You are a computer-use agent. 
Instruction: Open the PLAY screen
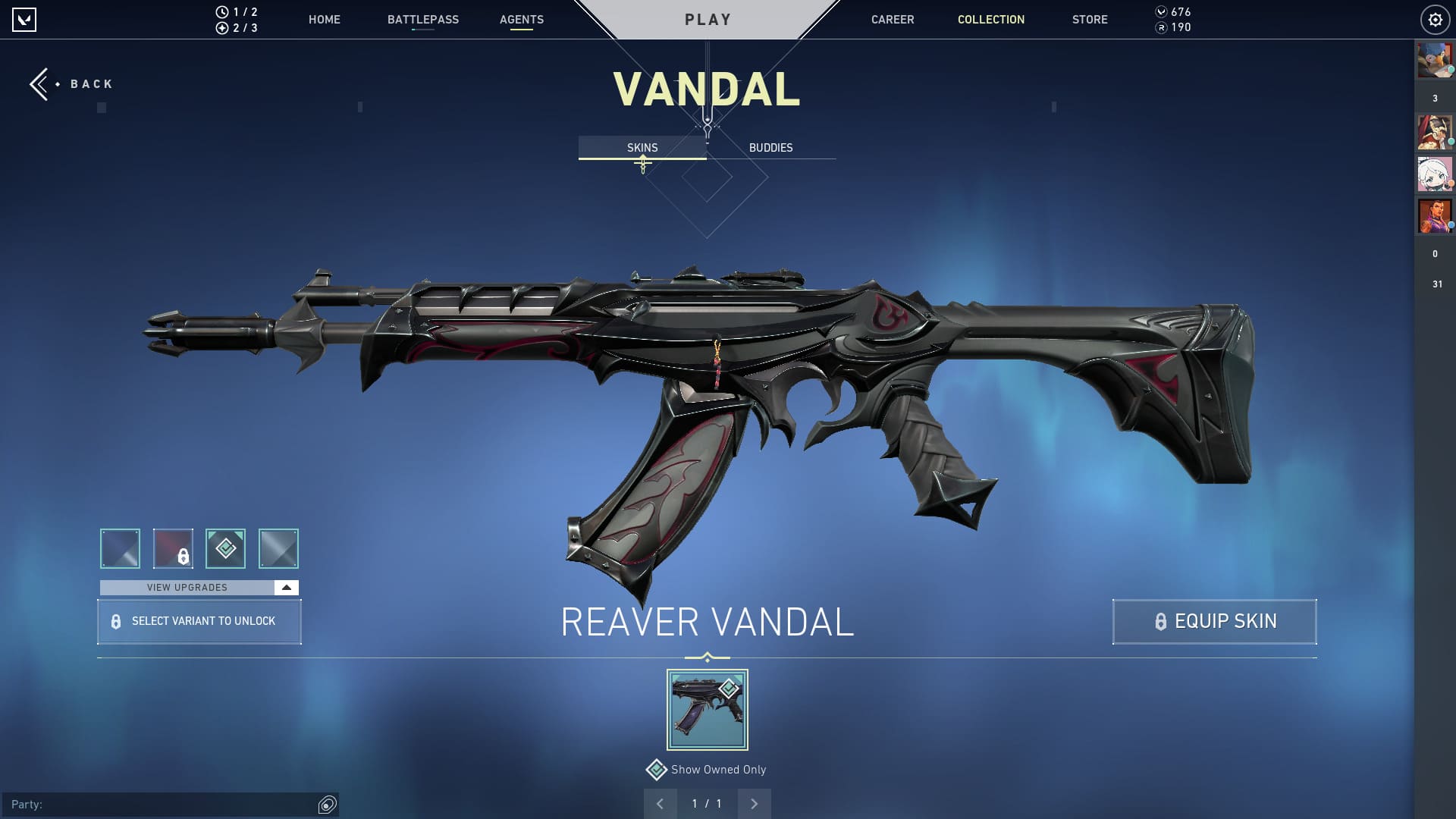tap(708, 19)
